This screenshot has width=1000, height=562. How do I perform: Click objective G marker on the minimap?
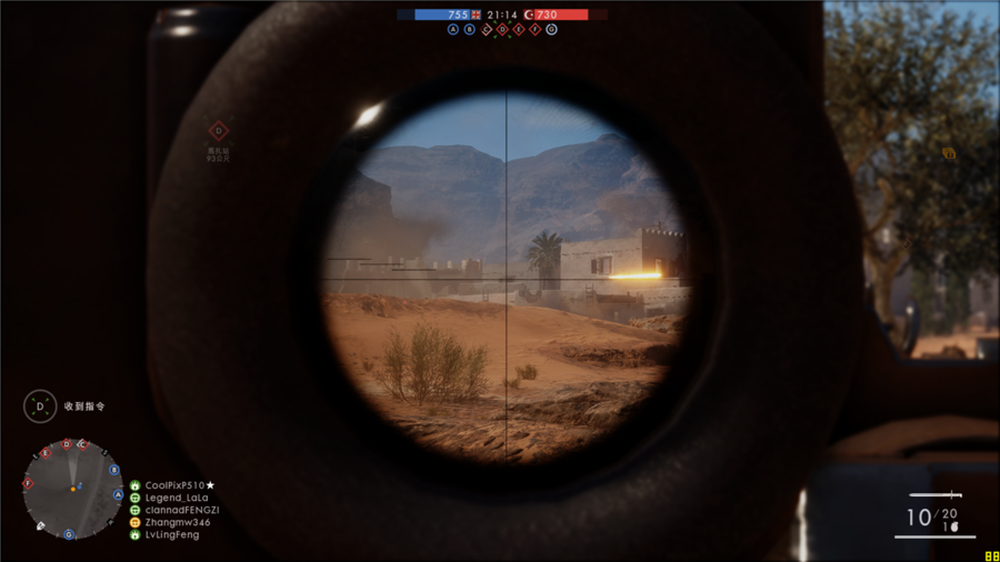point(69,534)
